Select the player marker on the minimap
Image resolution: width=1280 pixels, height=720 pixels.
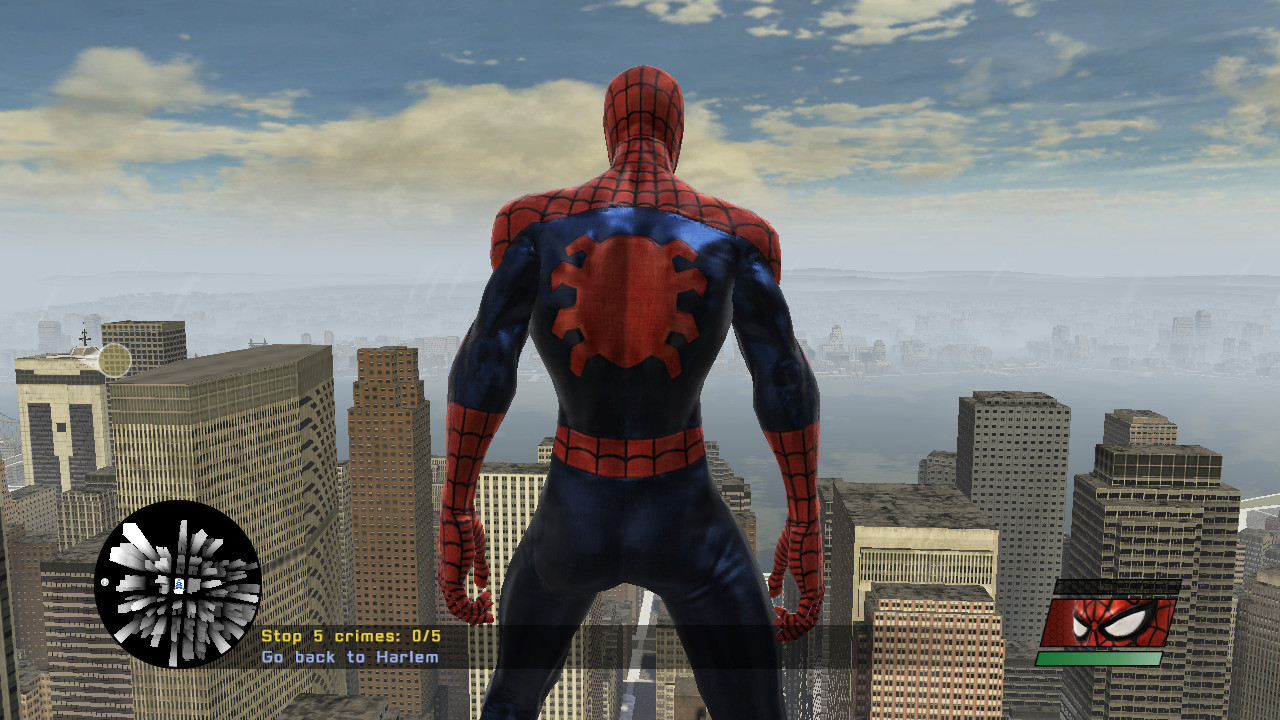click(x=179, y=585)
